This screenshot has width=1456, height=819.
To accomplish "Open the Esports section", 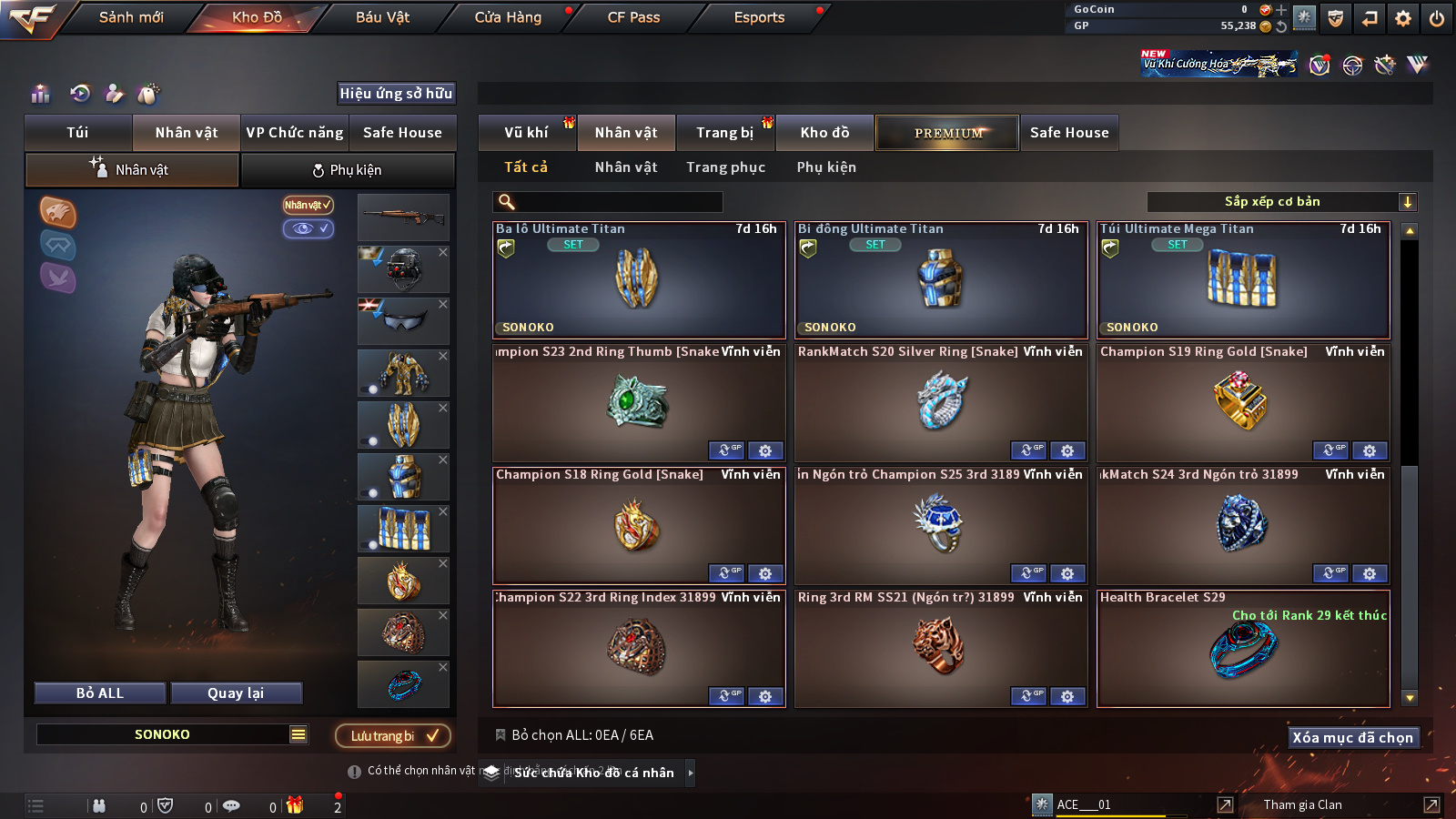I will (759, 17).
